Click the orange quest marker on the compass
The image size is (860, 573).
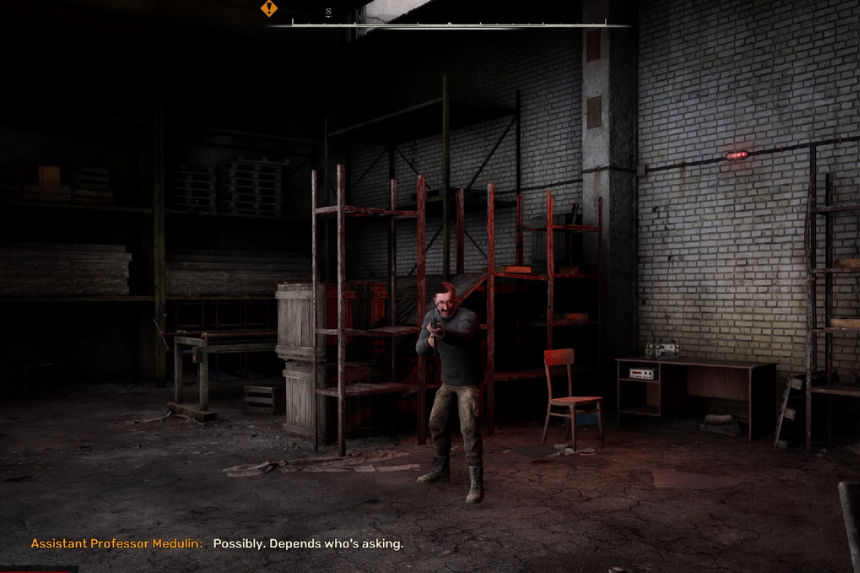[x=269, y=8]
